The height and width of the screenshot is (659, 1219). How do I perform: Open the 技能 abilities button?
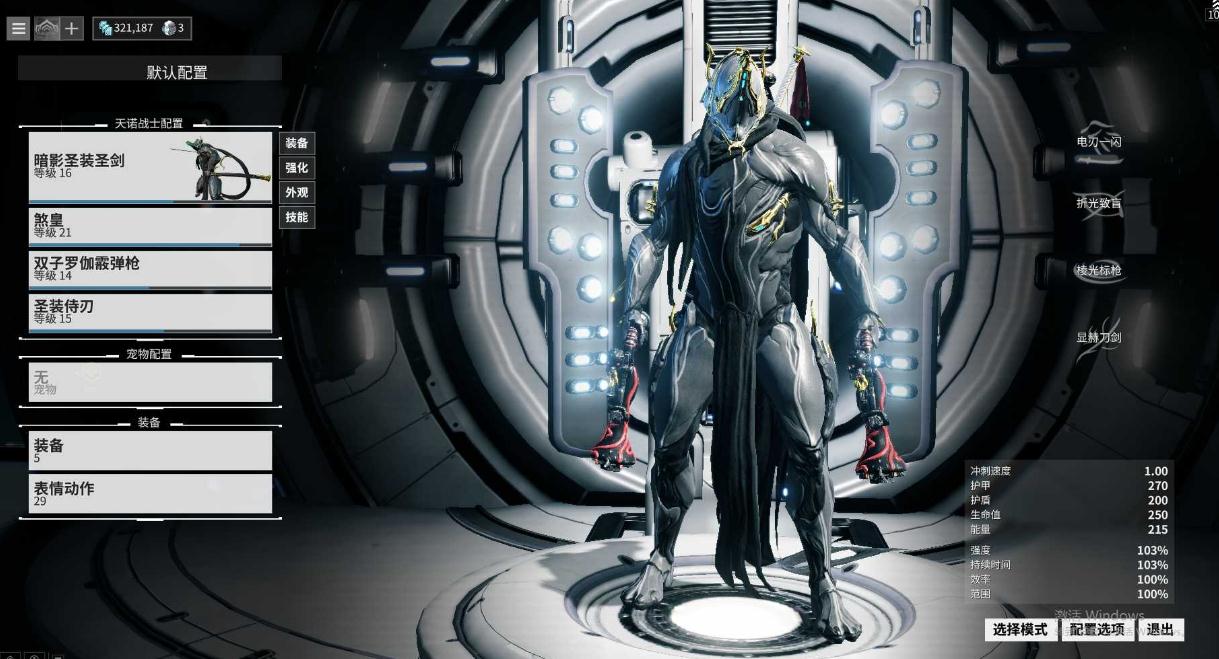click(x=297, y=217)
